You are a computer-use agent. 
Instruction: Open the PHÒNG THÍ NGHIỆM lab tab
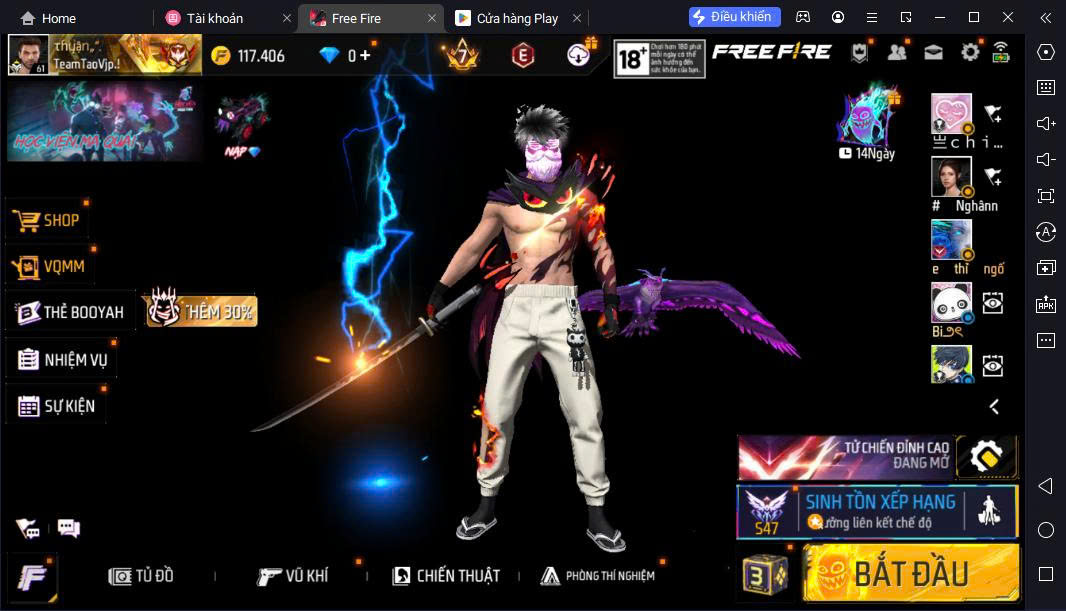597,576
